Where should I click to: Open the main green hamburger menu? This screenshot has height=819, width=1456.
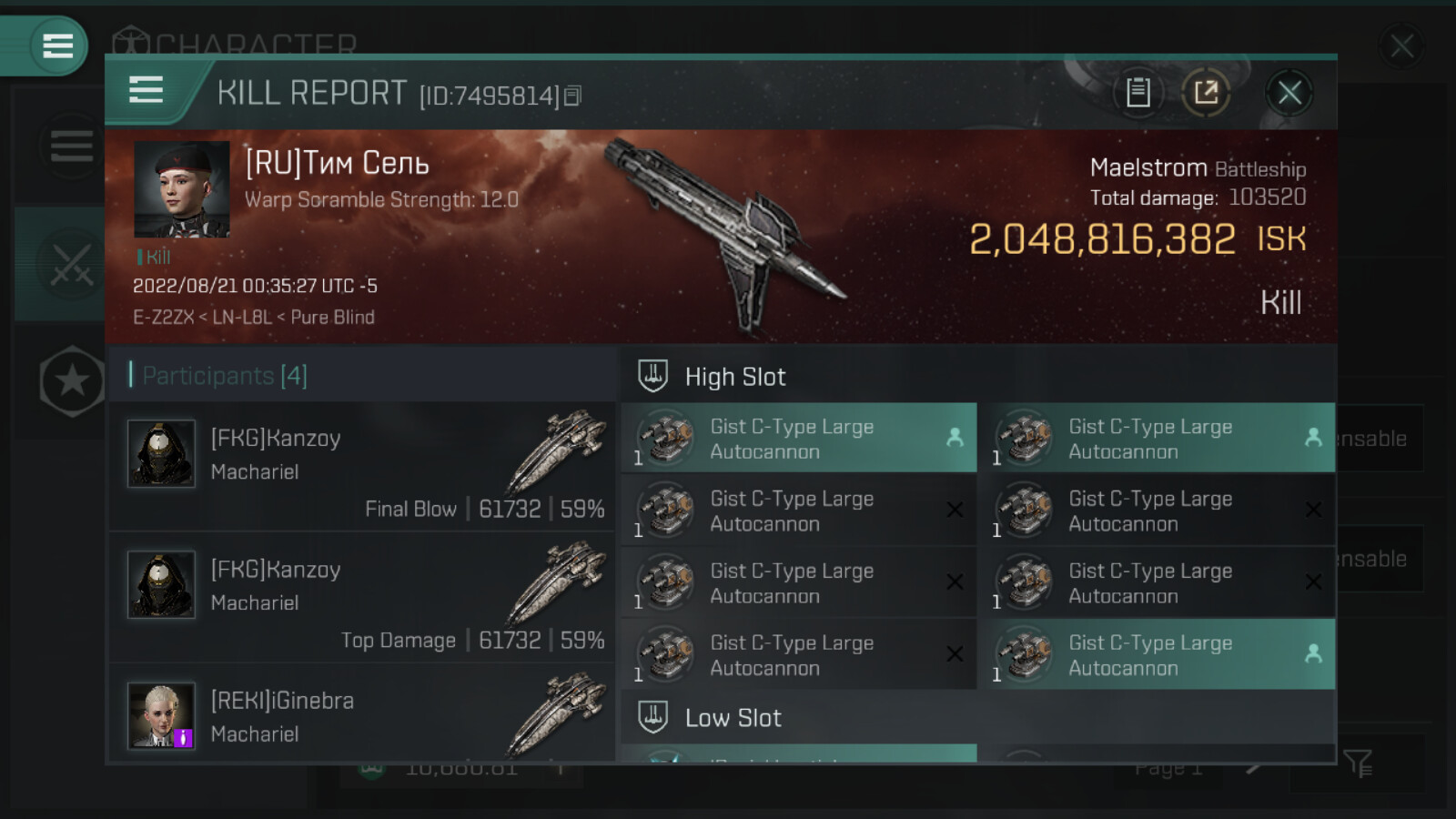point(57,45)
